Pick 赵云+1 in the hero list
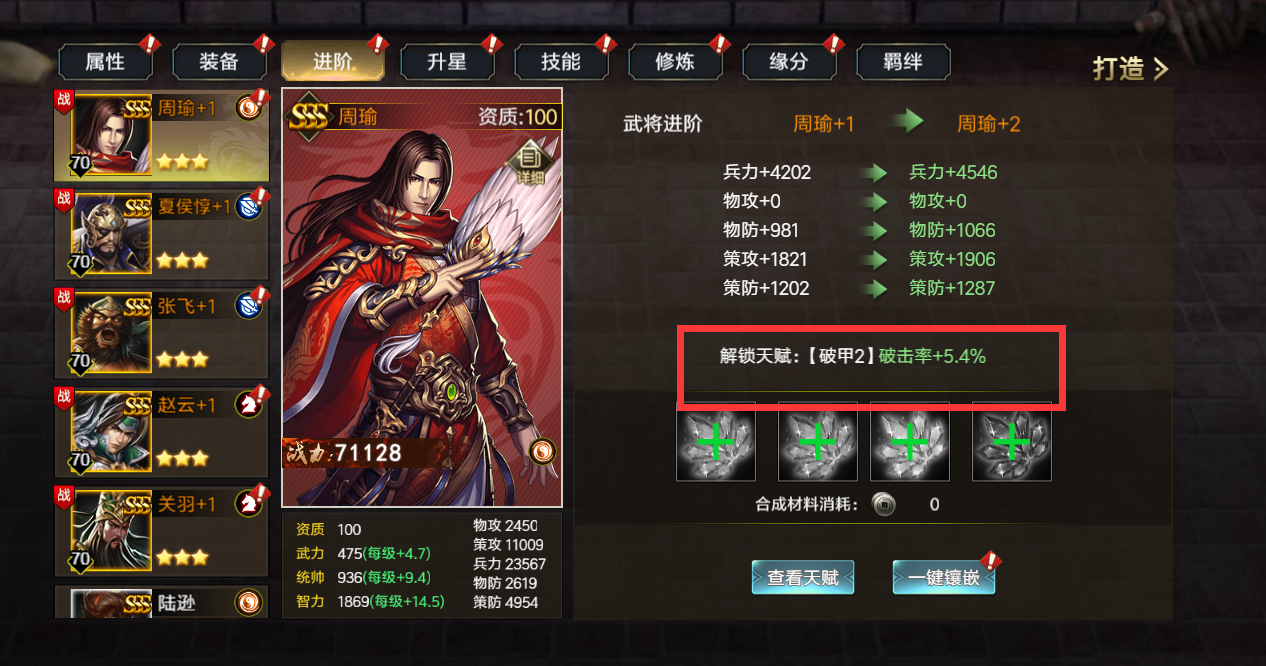The image size is (1266, 666). tap(160, 432)
